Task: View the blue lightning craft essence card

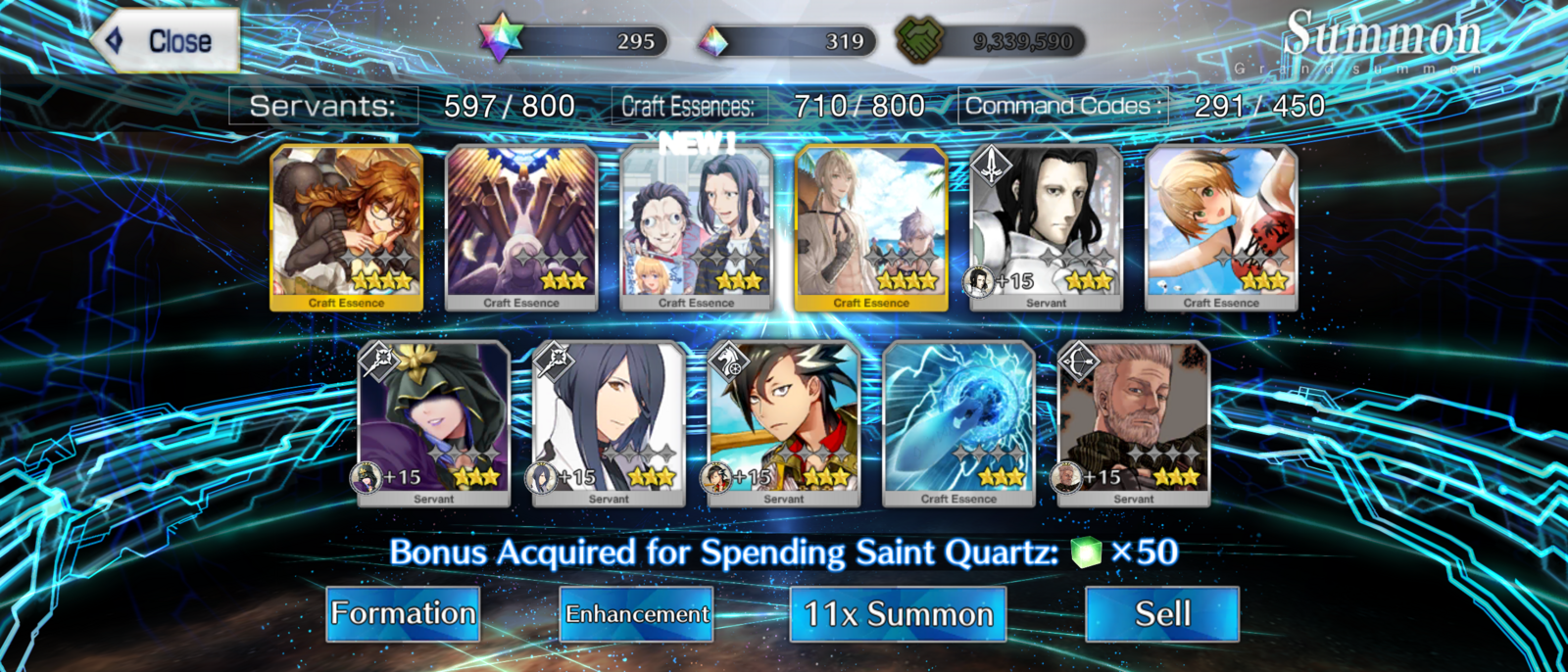Action: [958, 423]
